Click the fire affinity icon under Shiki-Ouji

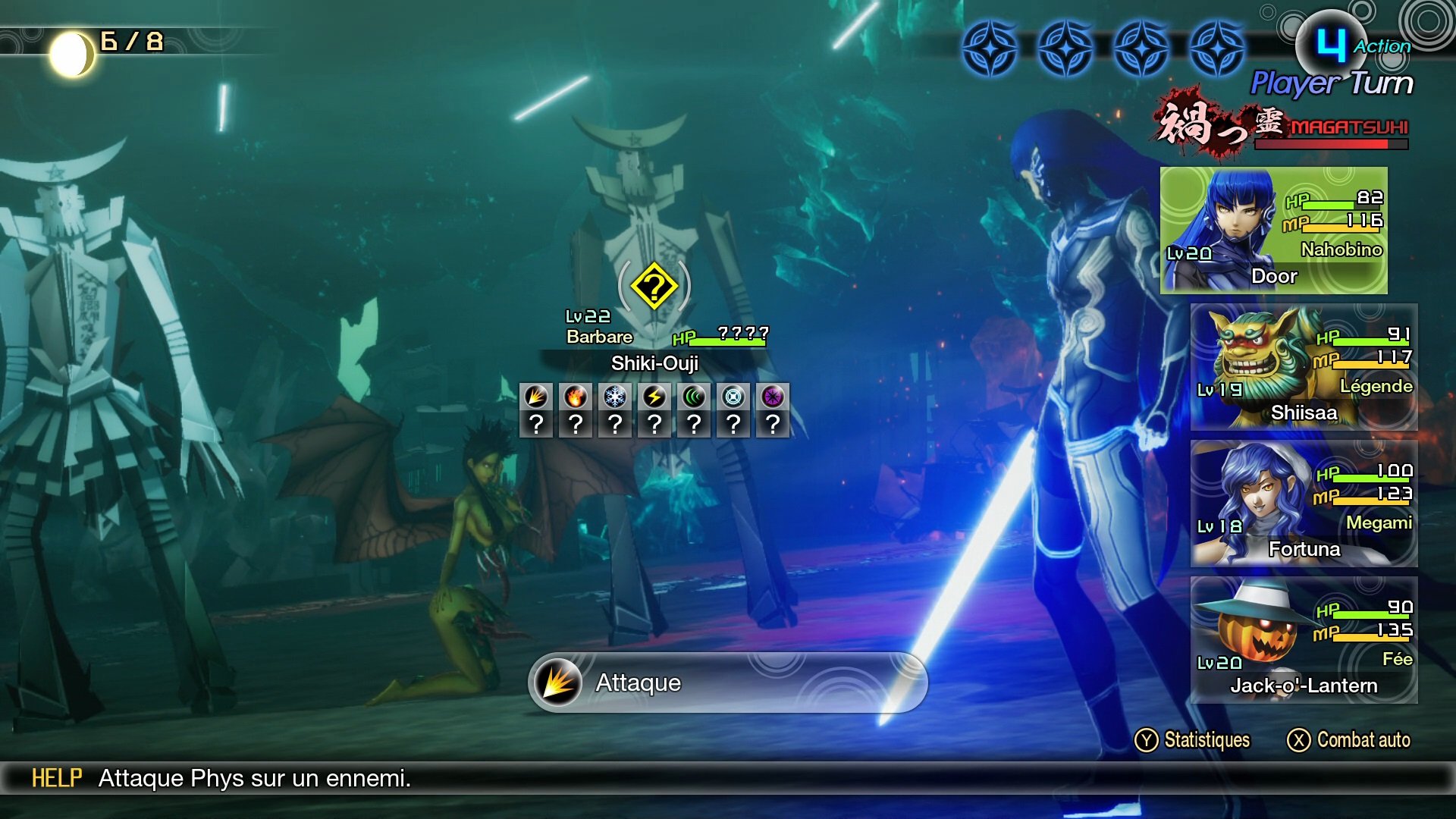click(576, 397)
